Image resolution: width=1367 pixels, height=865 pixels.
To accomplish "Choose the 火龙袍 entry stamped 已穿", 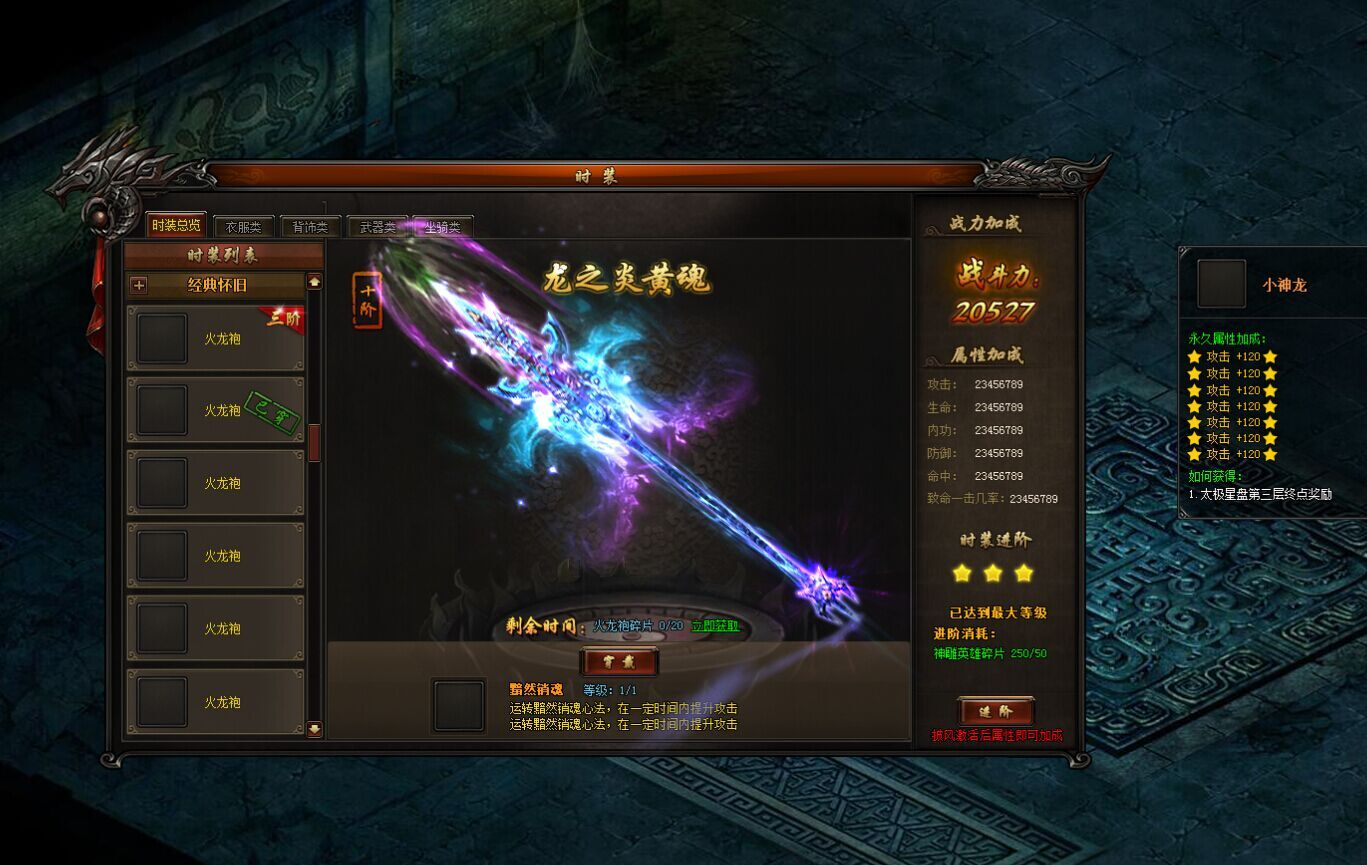I will coord(215,410).
